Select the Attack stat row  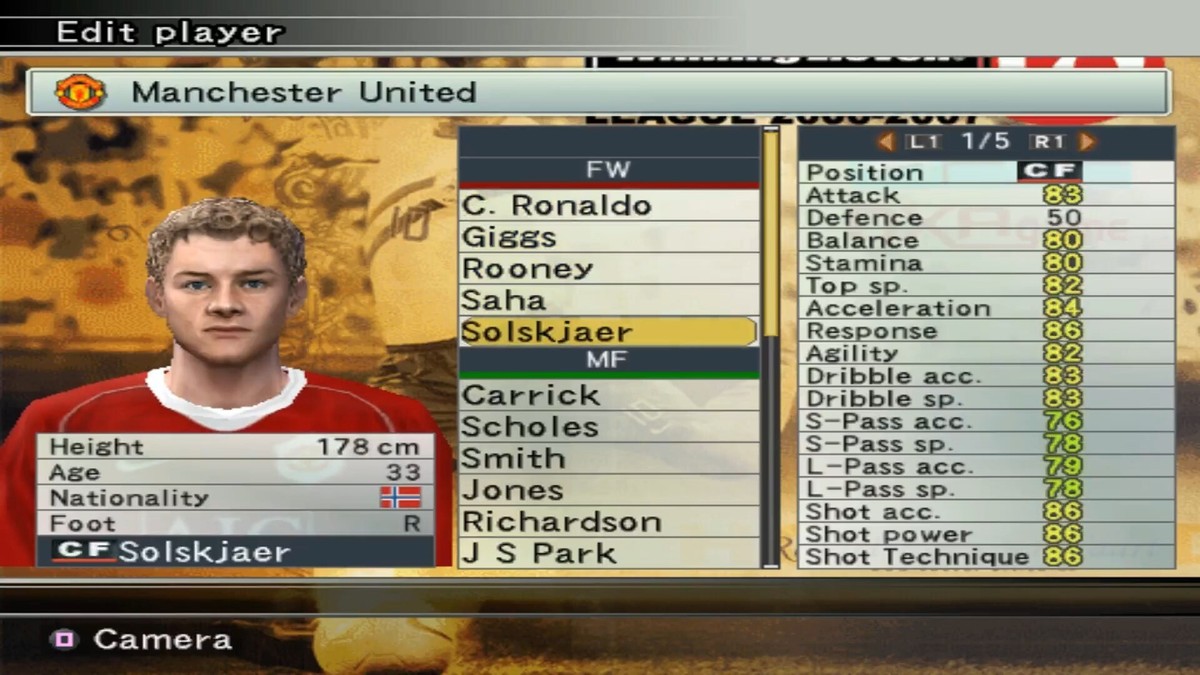click(985, 195)
